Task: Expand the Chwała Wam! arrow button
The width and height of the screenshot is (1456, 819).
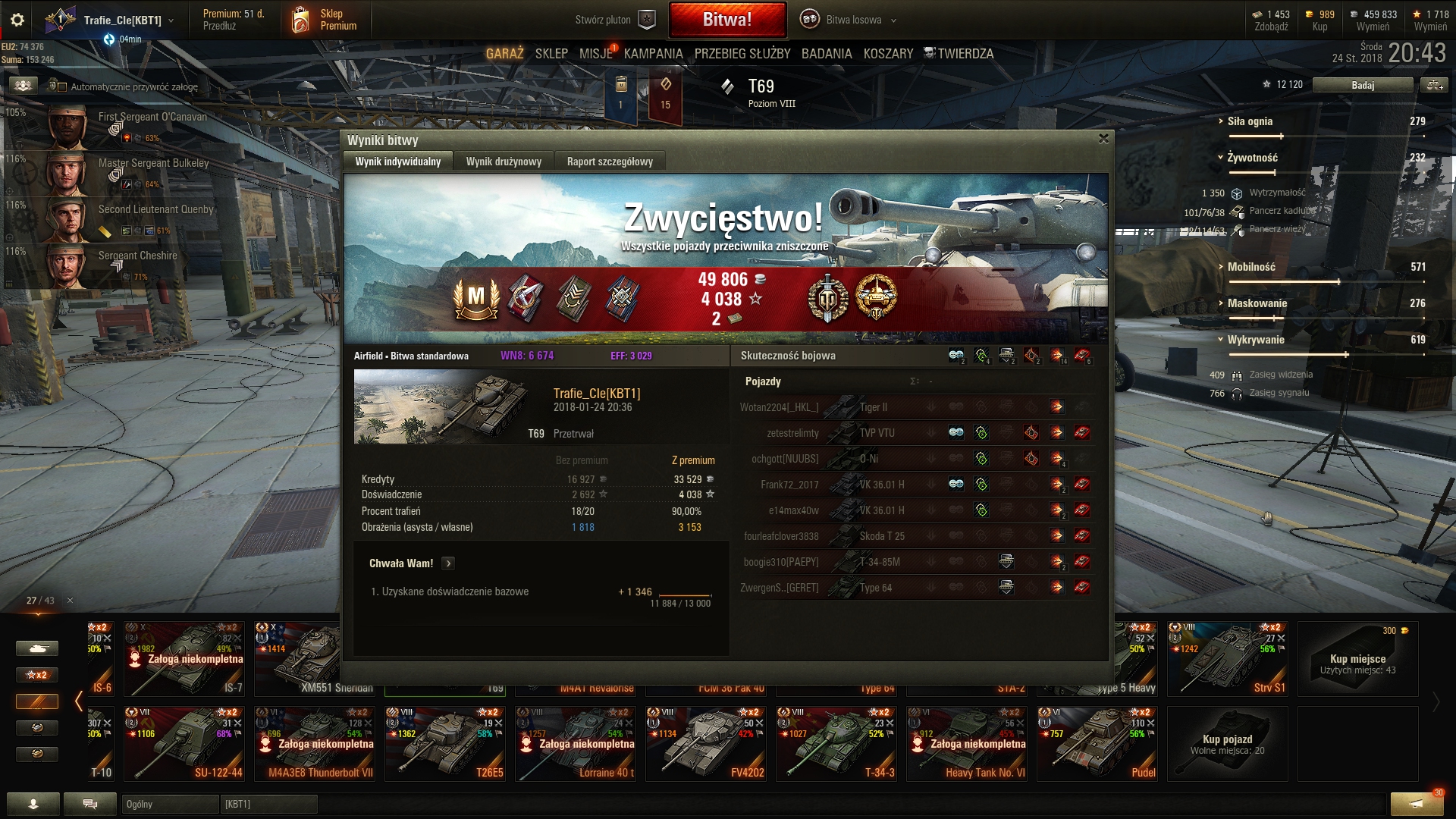Action: [x=448, y=563]
